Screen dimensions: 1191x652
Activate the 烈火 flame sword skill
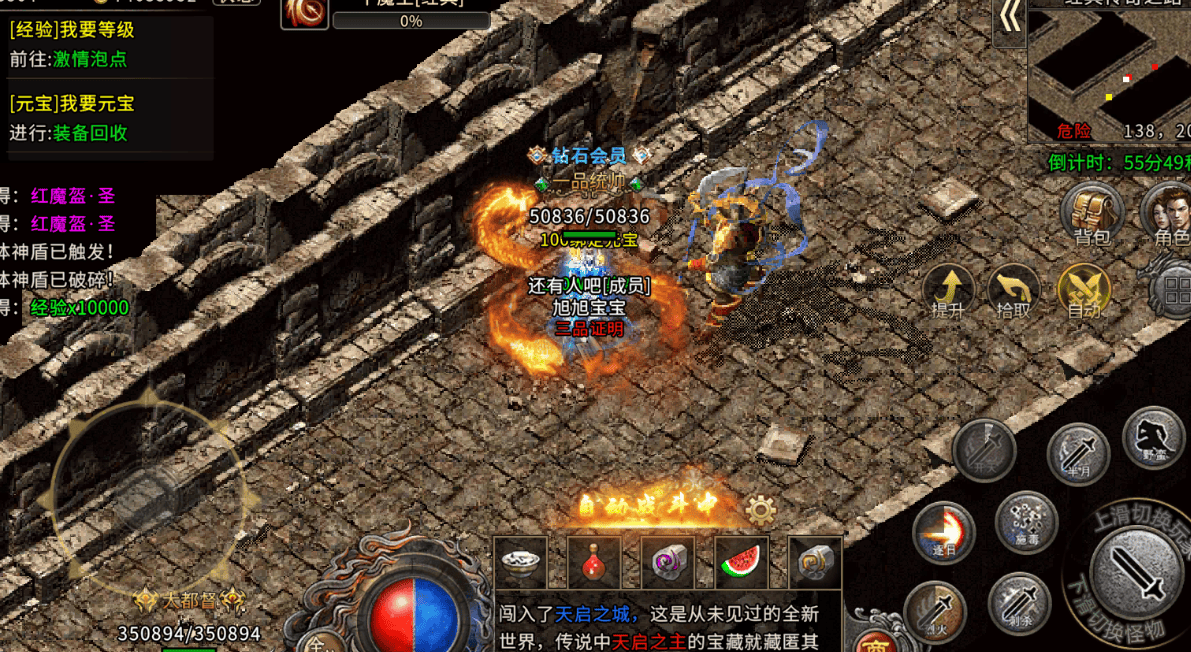(x=935, y=610)
